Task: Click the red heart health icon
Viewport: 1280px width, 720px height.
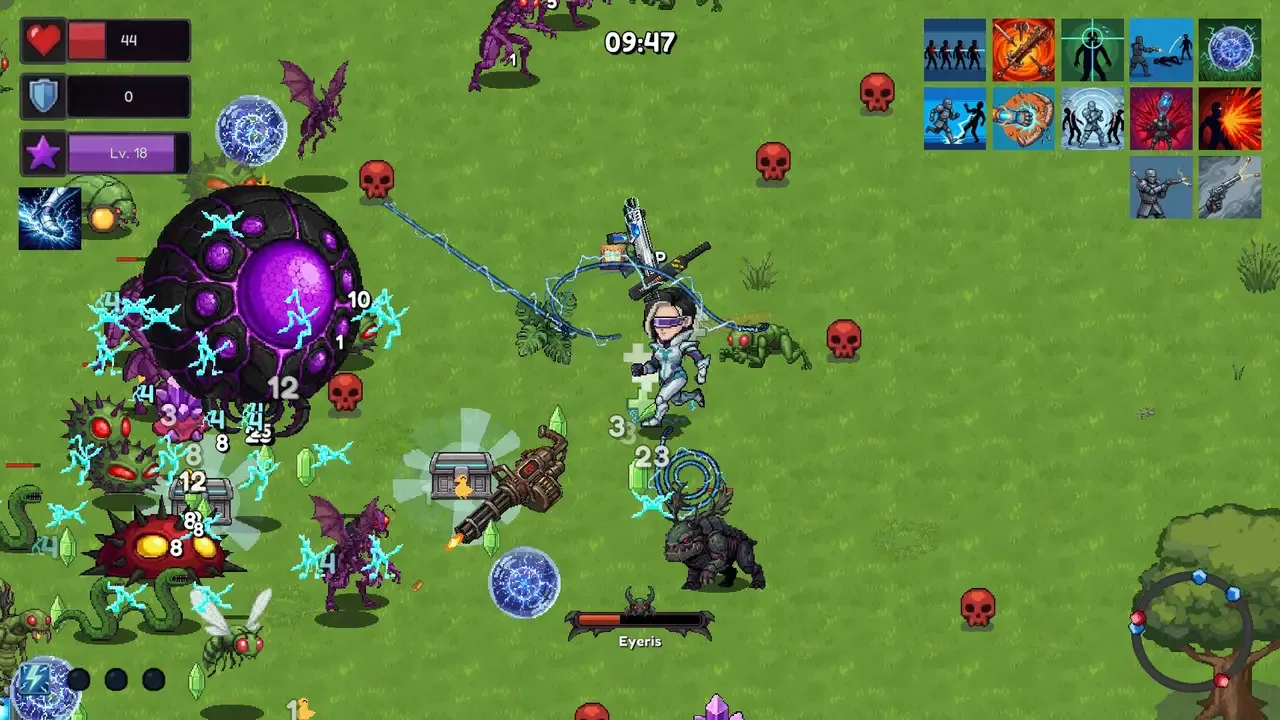Action: [43, 41]
